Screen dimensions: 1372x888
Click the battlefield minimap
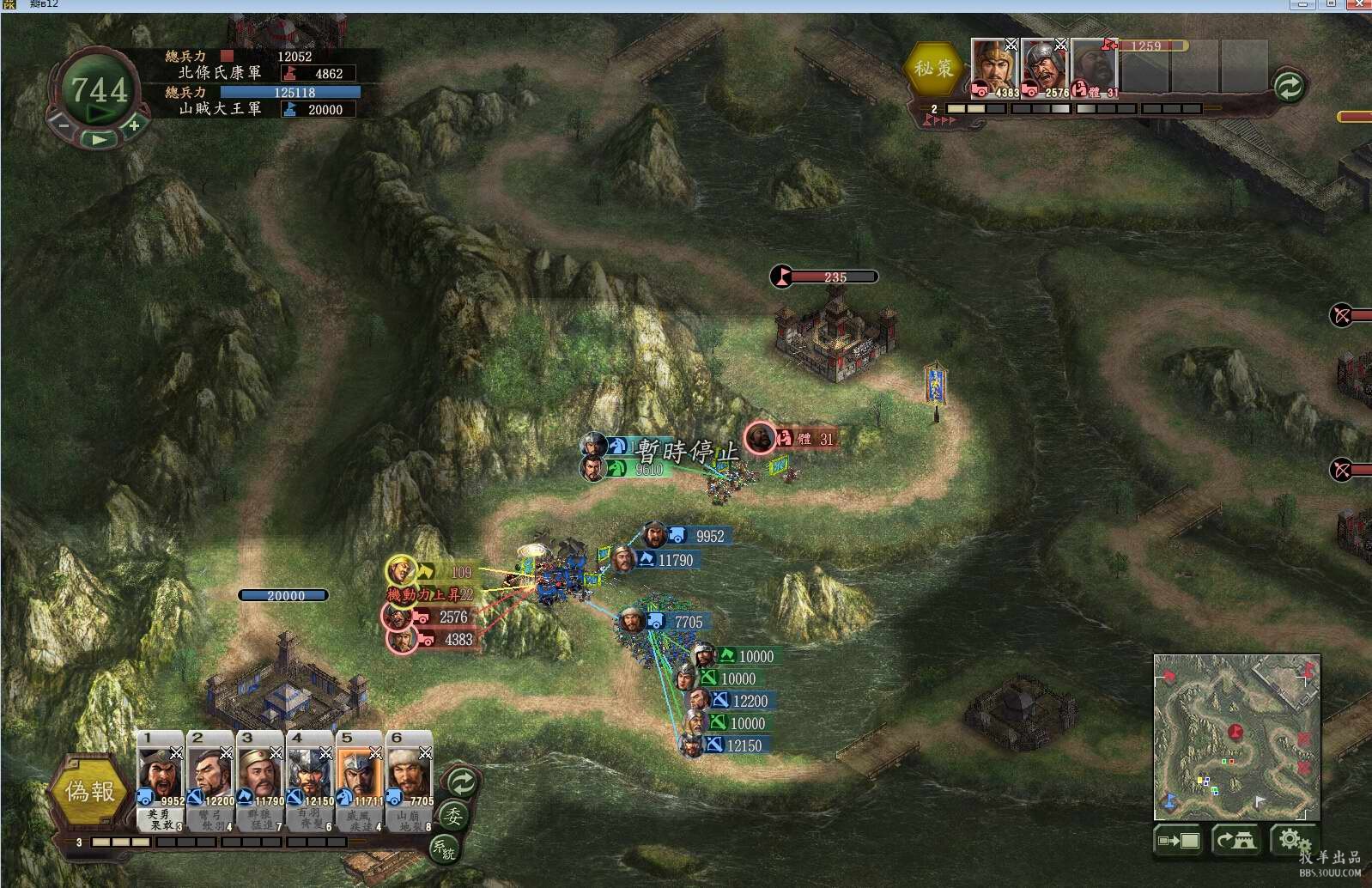1236,737
